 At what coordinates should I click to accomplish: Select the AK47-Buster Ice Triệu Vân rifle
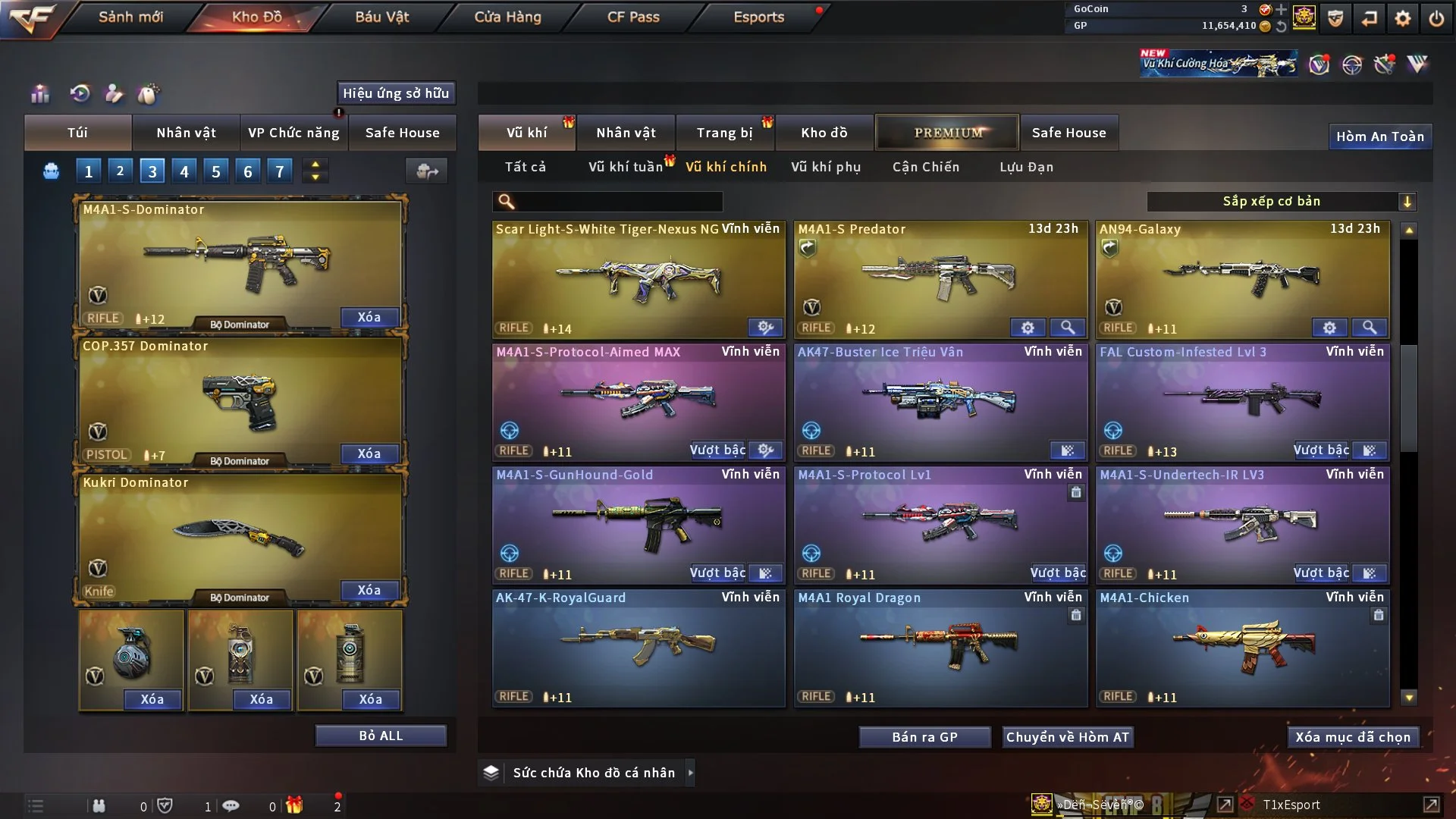(940, 402)
